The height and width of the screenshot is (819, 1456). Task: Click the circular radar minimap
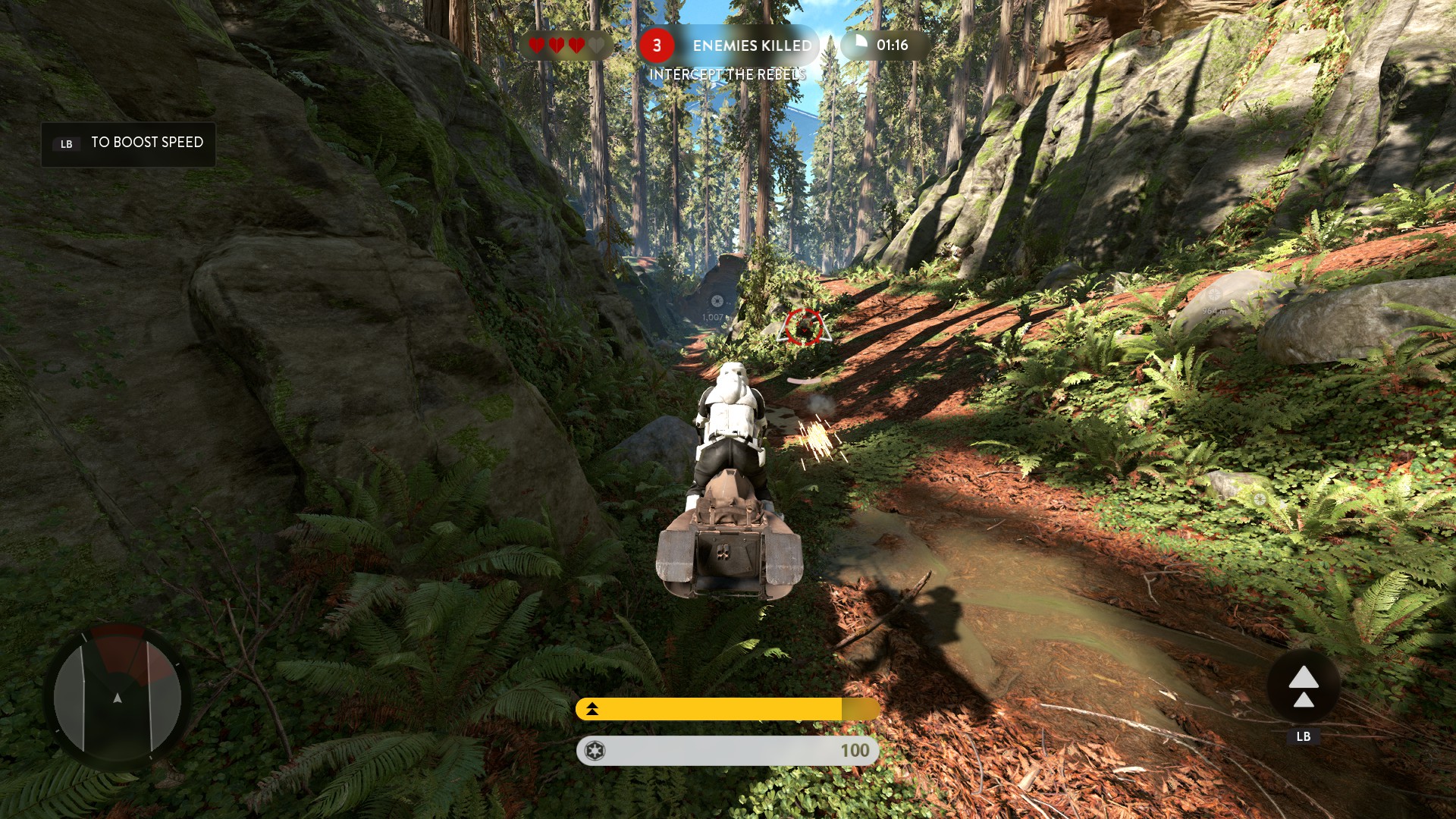(118, 698)
